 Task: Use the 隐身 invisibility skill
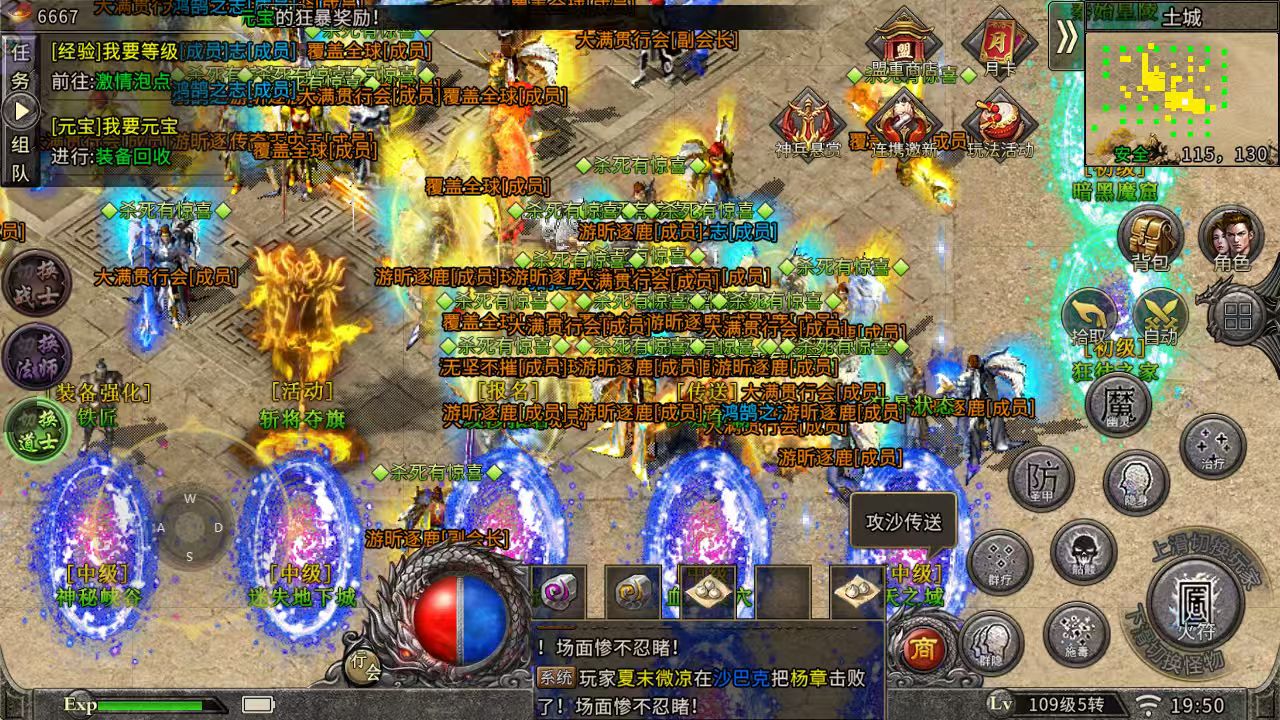pyautogui.click(x=1136, y=482)
